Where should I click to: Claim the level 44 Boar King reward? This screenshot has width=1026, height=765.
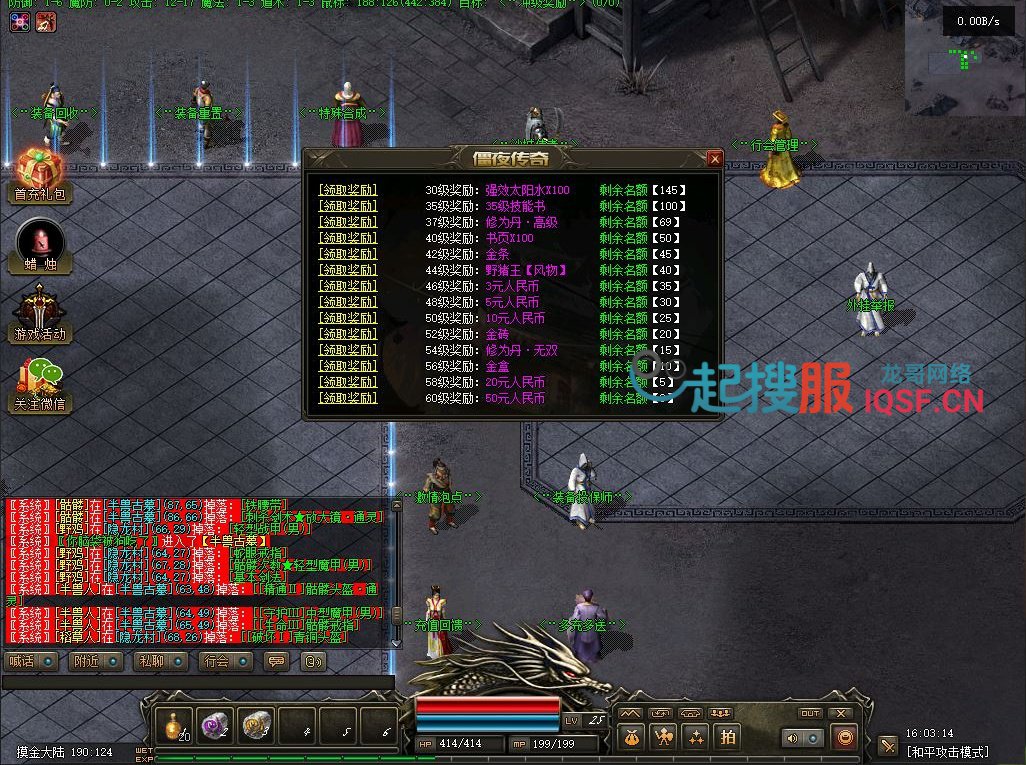[x=347, y=270]
